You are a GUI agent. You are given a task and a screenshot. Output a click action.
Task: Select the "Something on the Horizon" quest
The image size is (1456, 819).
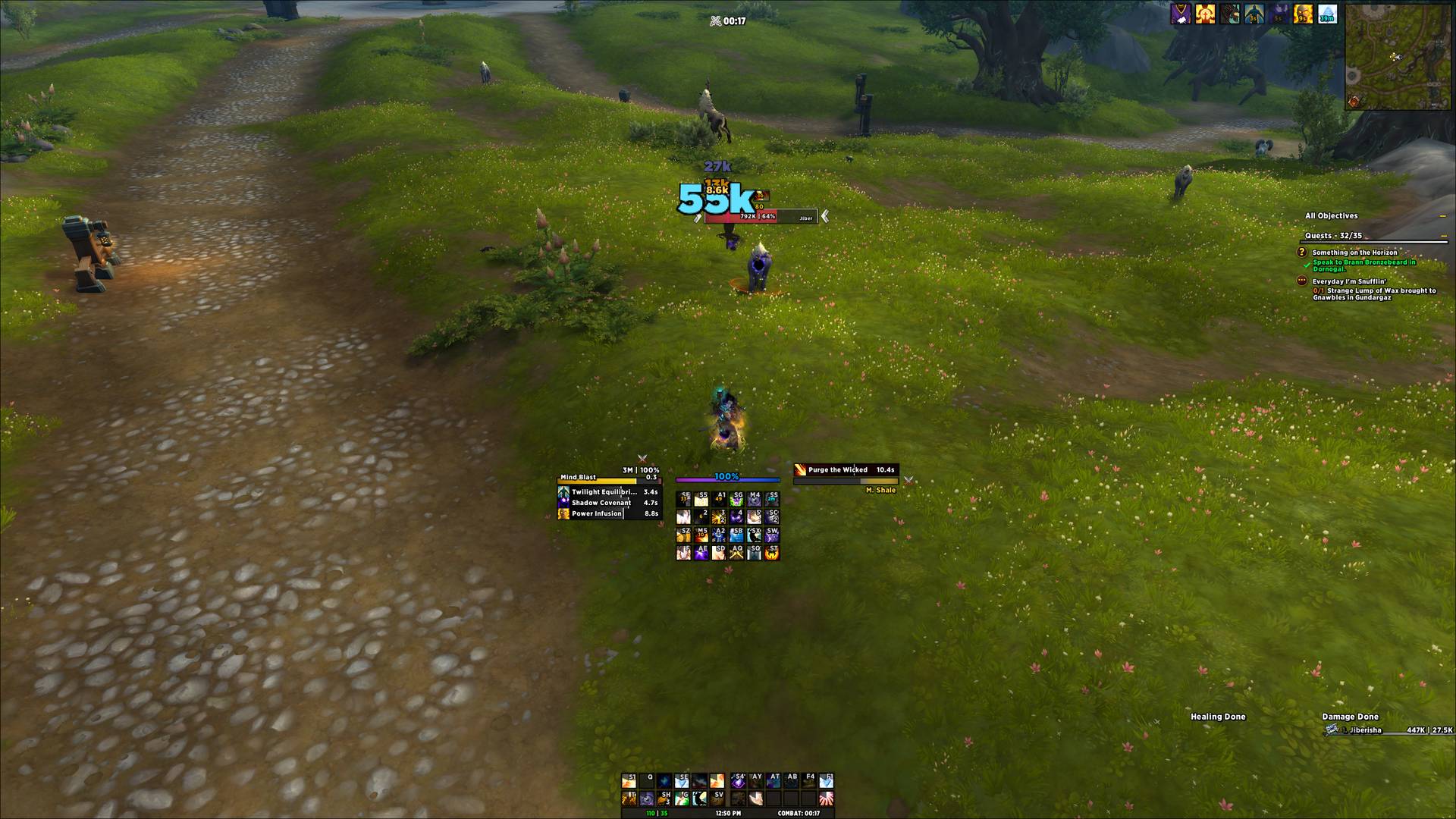coord(1354,253)
